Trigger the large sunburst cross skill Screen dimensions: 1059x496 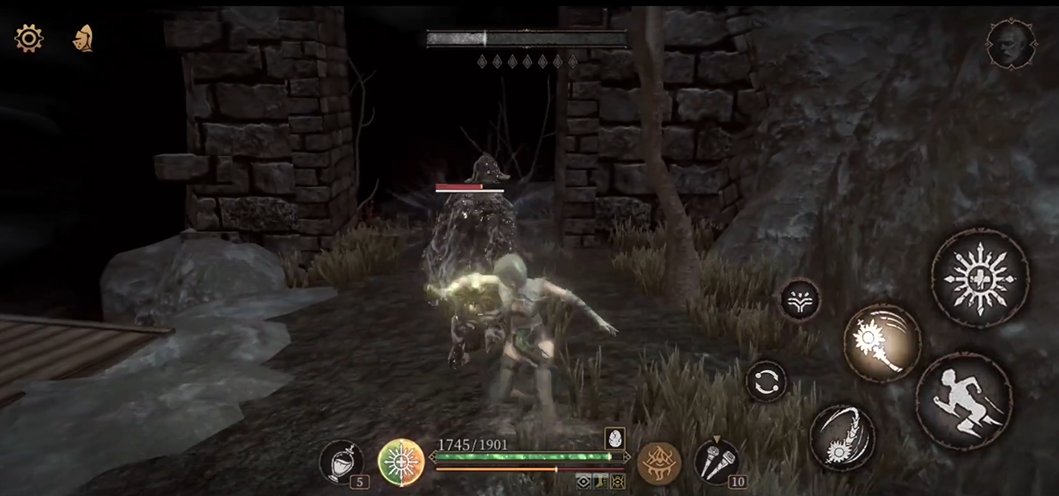pos(979,278)
